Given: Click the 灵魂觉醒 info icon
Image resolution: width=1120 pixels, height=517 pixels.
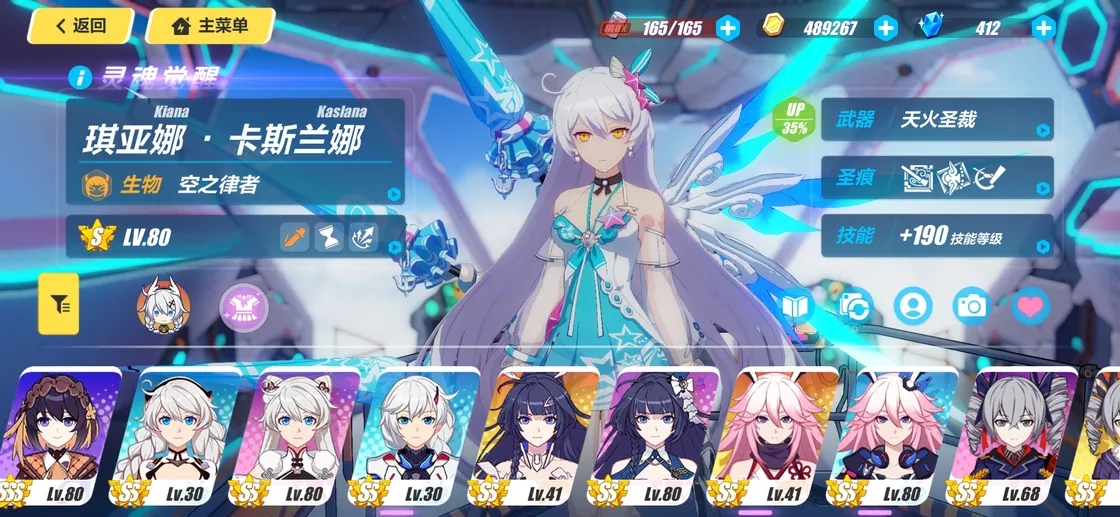Looking at the screenshot, I should 81,76.
